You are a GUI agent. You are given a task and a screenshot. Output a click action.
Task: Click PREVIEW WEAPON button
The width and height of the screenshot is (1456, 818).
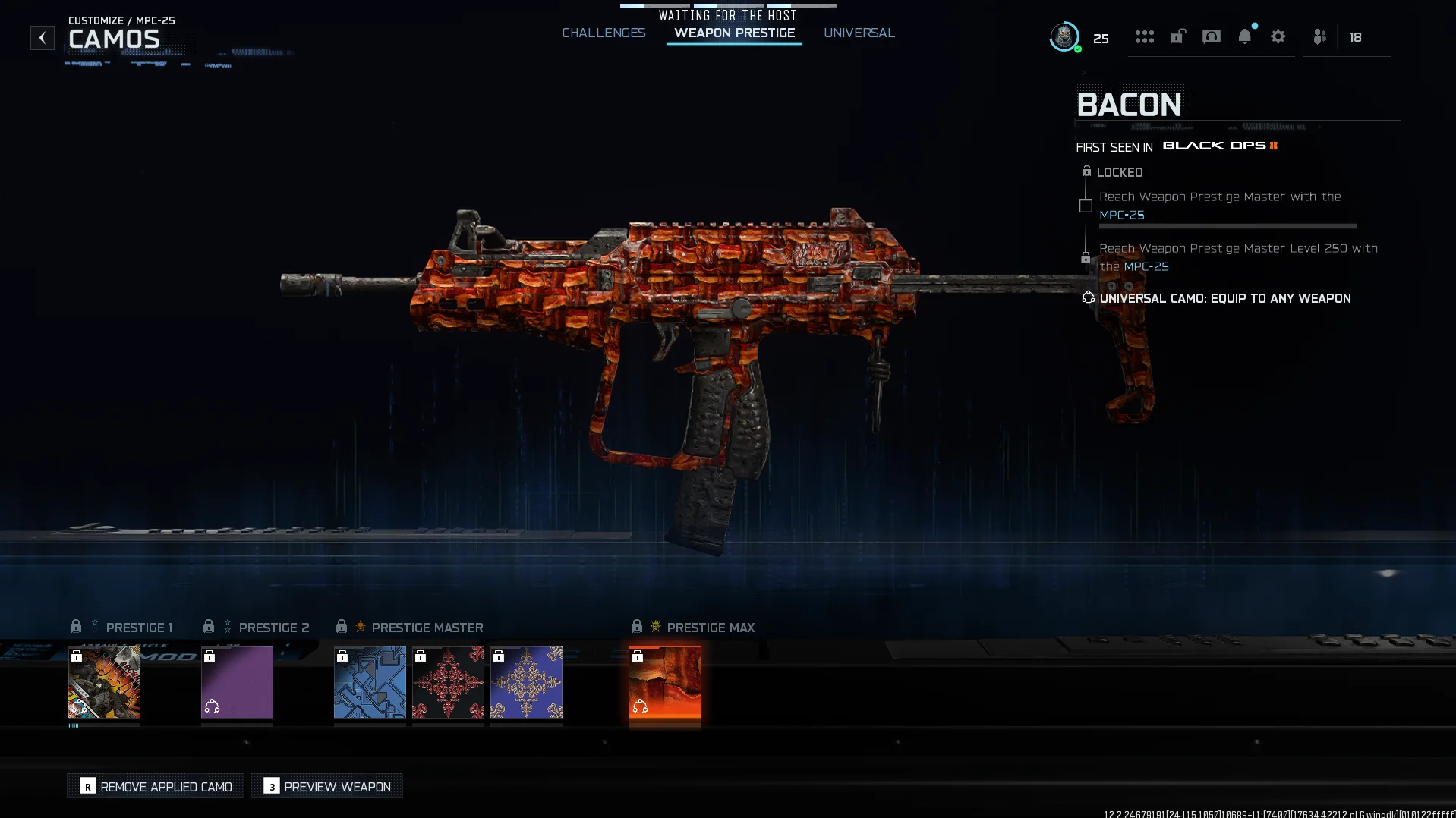pyautogui.click(x=326, y=786)
